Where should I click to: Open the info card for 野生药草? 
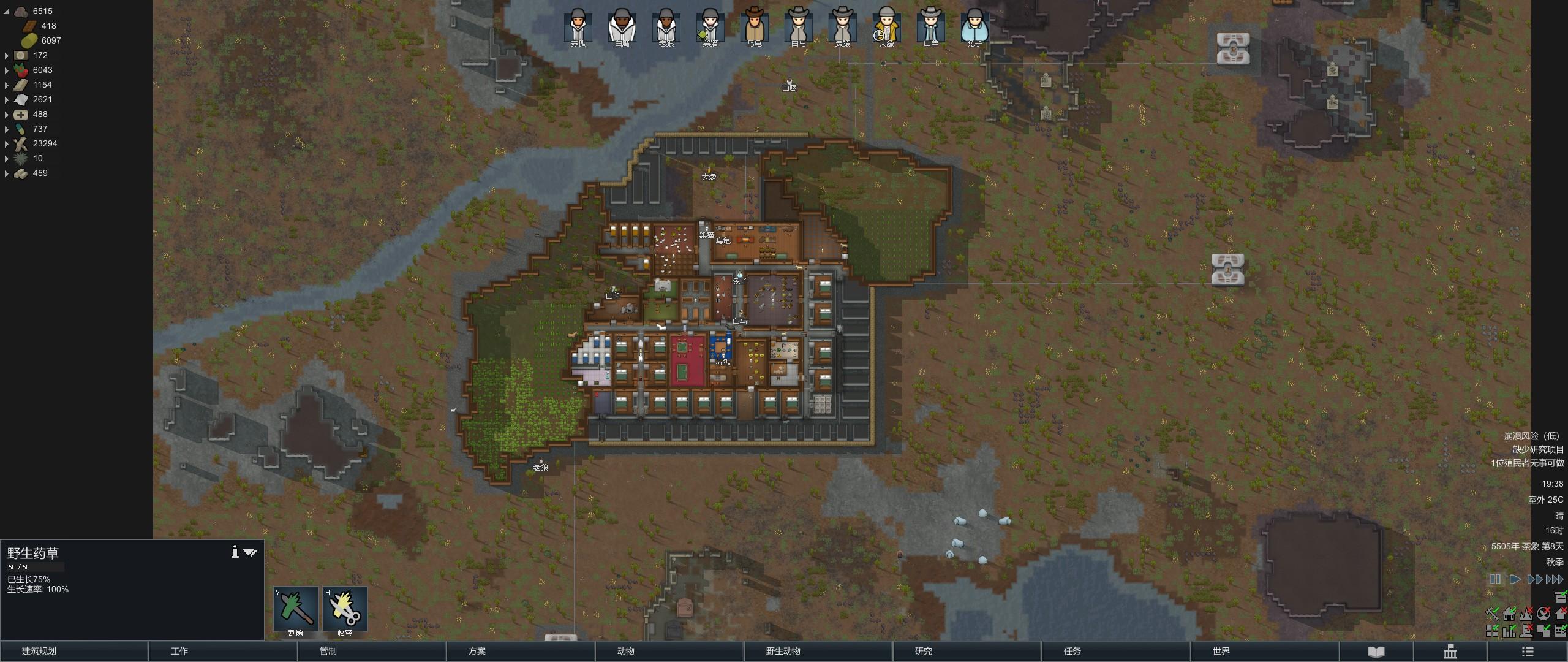tap(235, 552)
